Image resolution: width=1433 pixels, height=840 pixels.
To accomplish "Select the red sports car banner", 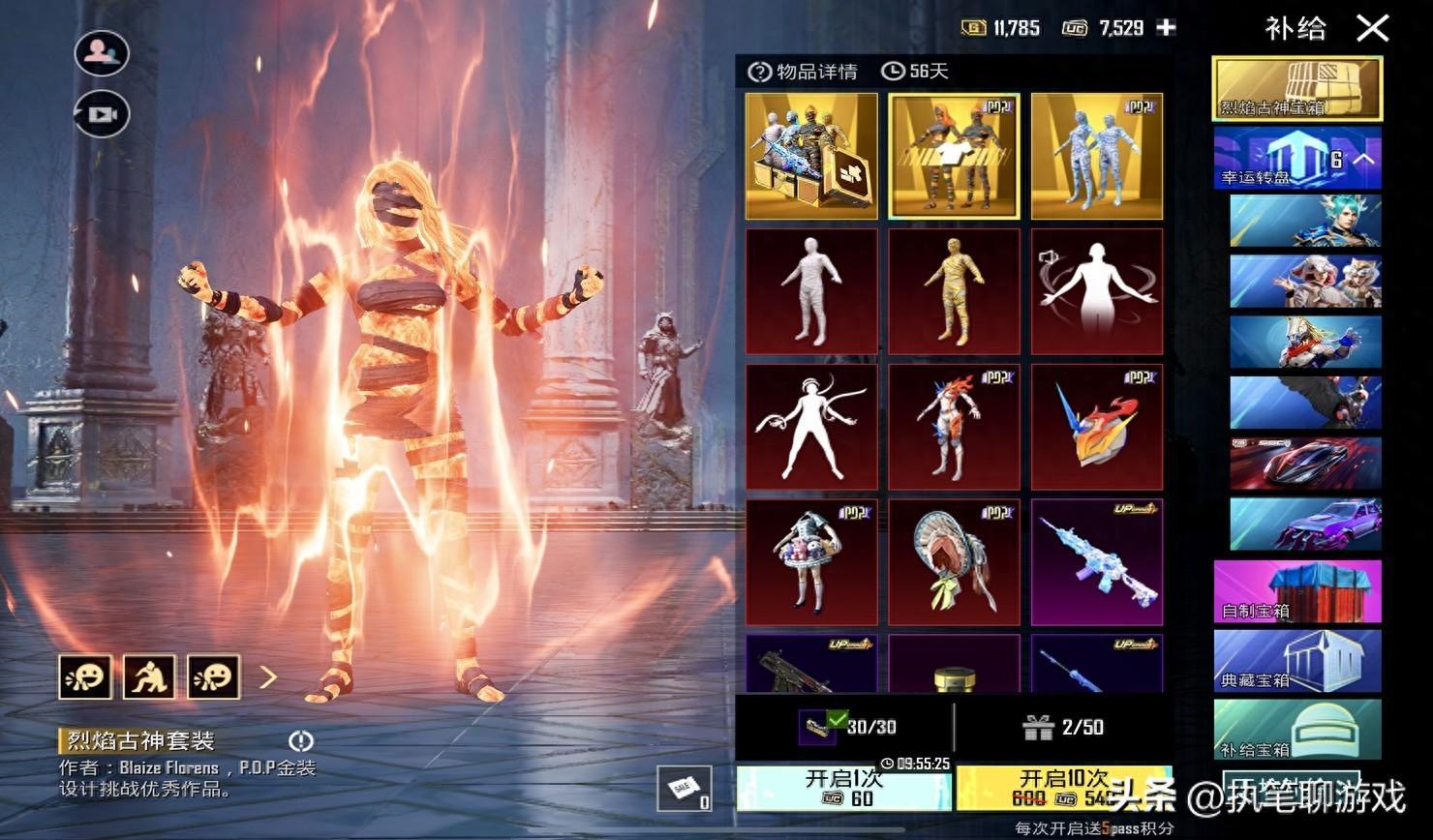I will click(1305, 463).
